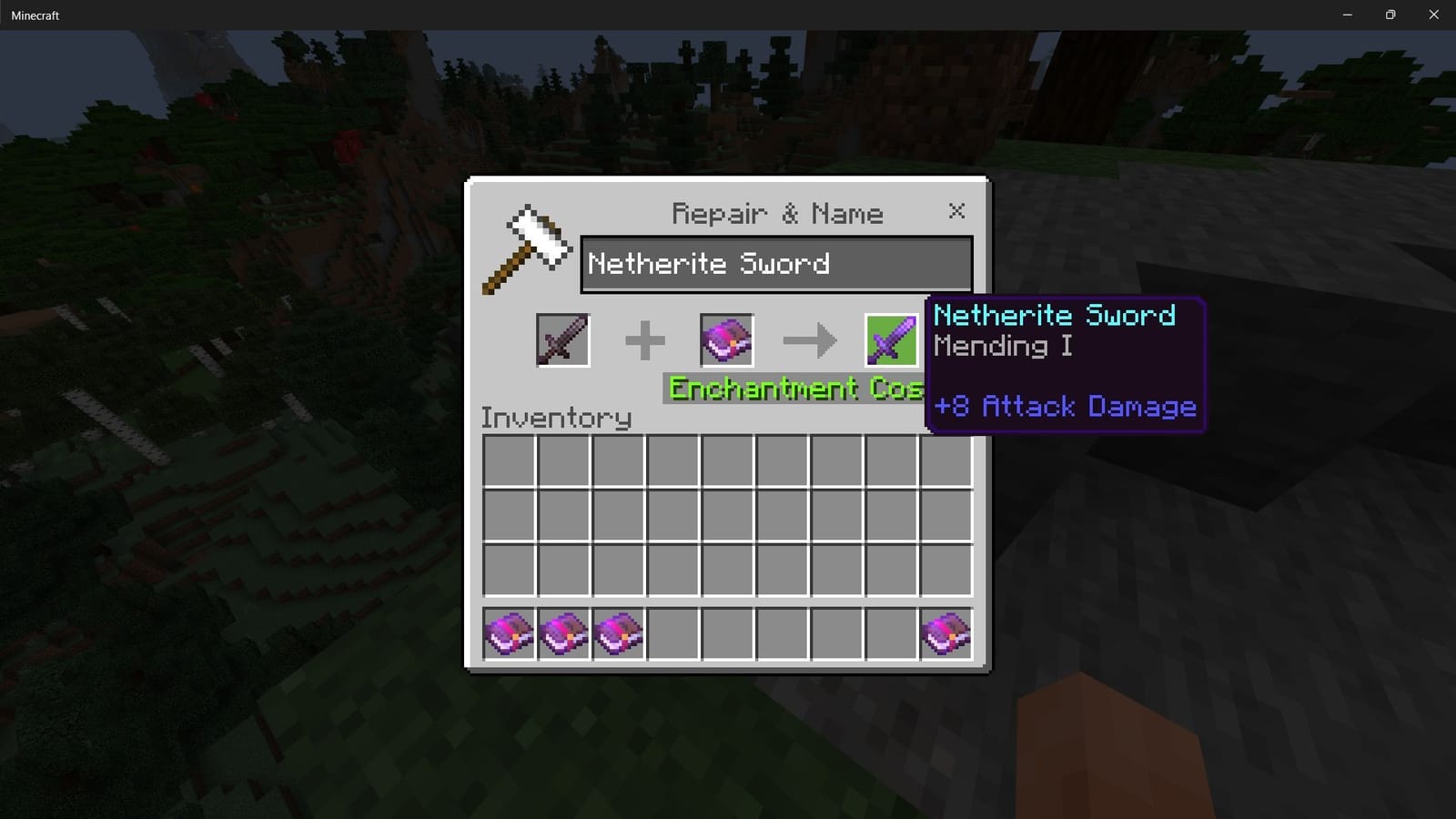
Task: Click inside the Netherite Sword name field
Action: pyautogui.click(x=775, y=264)
